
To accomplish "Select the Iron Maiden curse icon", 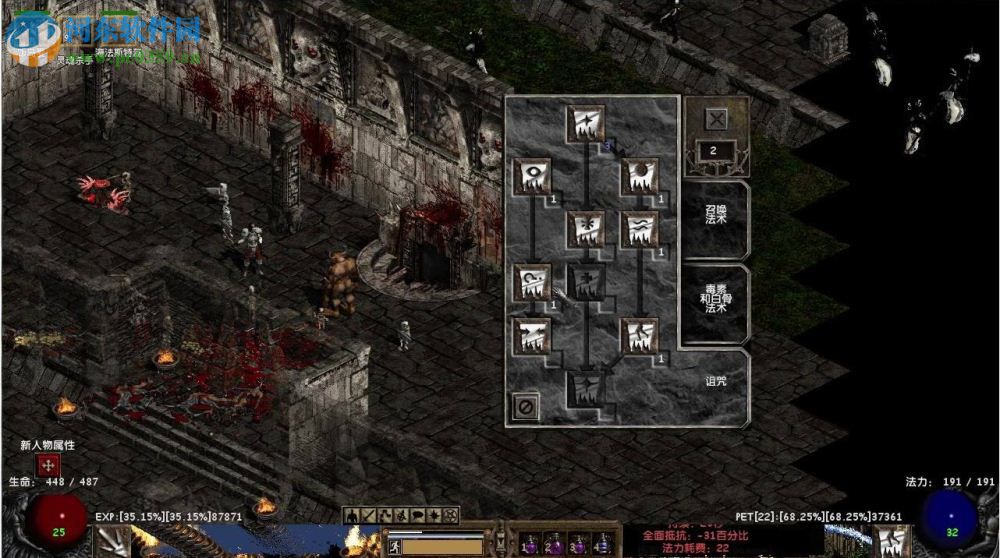I will click(x=586, y=230).
